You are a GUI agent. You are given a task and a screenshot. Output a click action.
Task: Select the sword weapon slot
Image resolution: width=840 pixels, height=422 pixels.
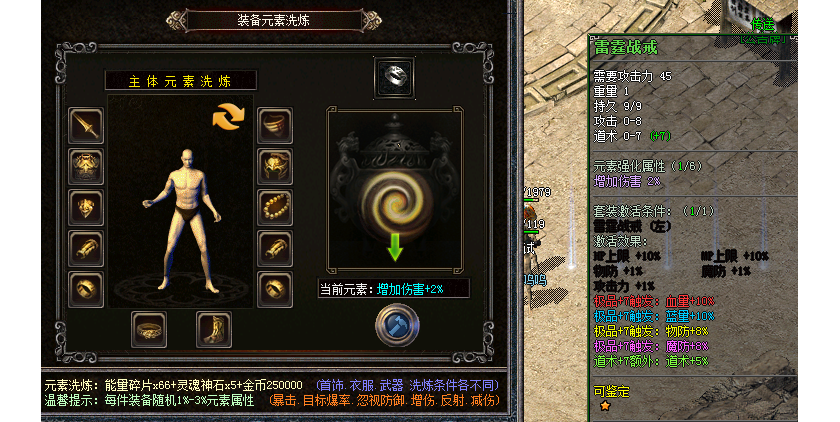point(86,125)
